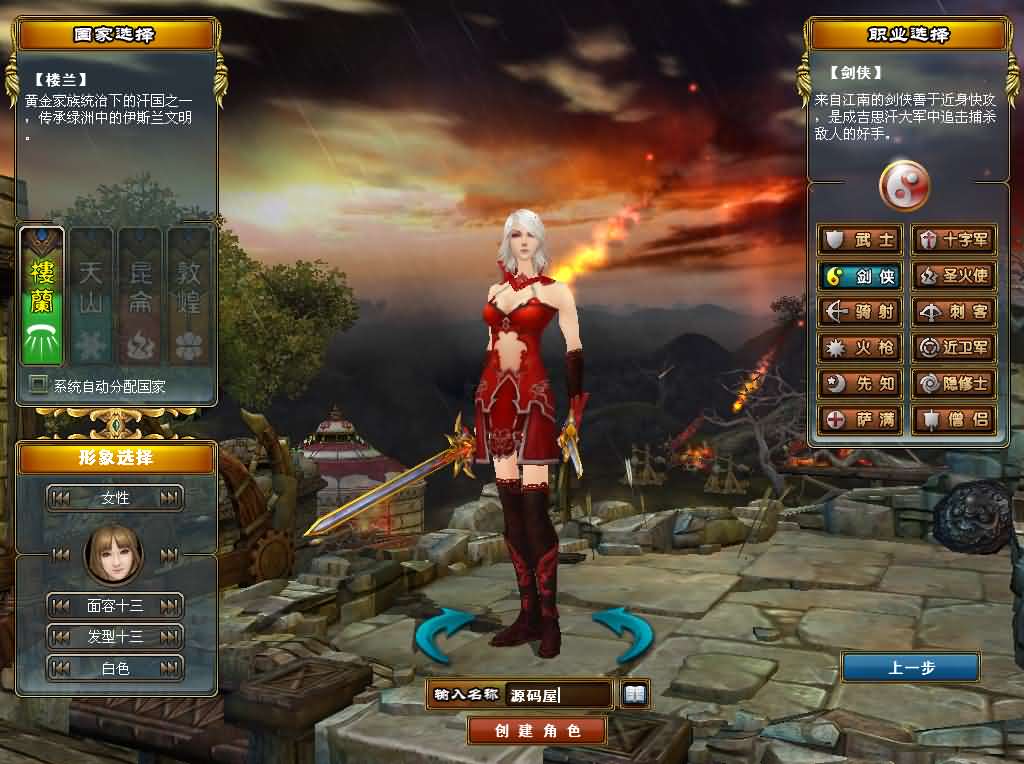Image resolution: width=1024 pixels, height=764 pixels.
Task: Pick the 圣火使 class
Action: click(954, 276)
